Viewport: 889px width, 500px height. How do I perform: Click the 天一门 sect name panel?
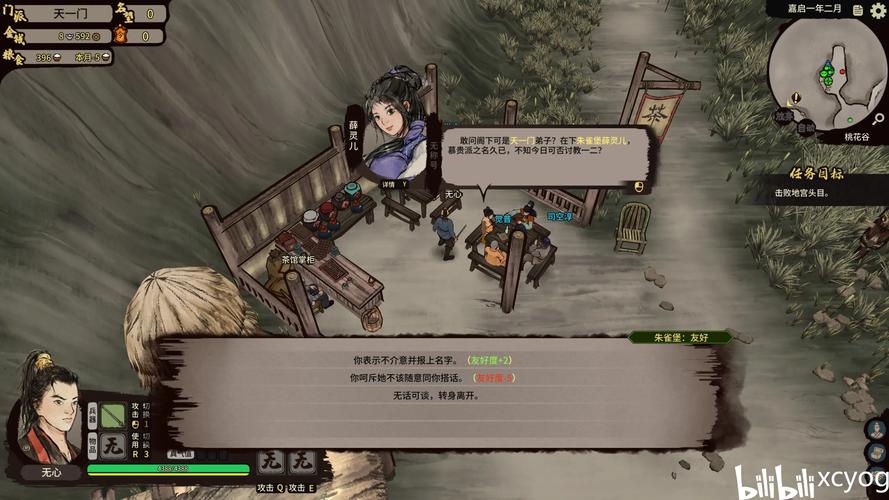pyautogui.click(x=69, y=13)
